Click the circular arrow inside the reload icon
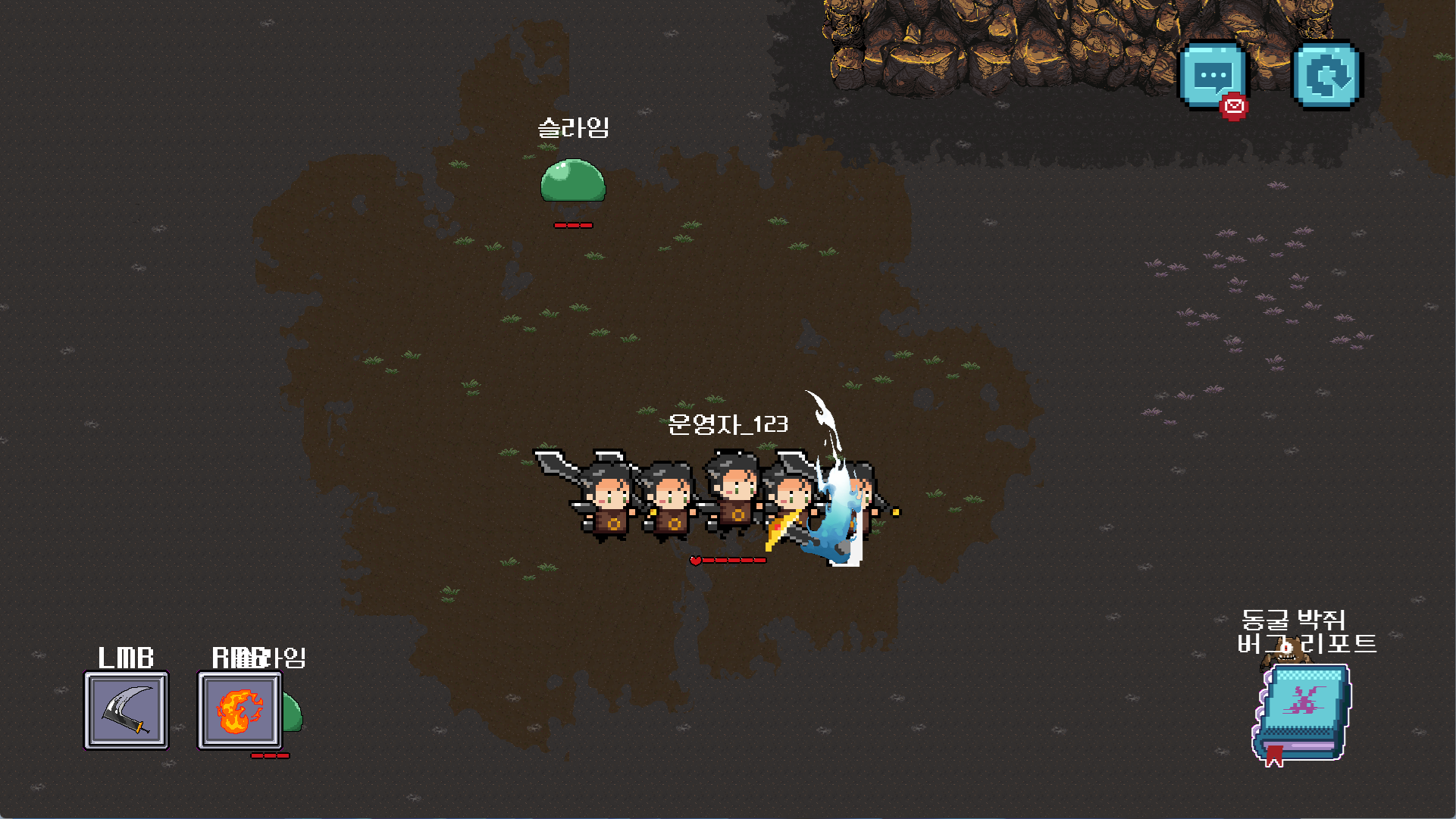The height and width of the screenshot is (819, 1456). point(1326,73)
